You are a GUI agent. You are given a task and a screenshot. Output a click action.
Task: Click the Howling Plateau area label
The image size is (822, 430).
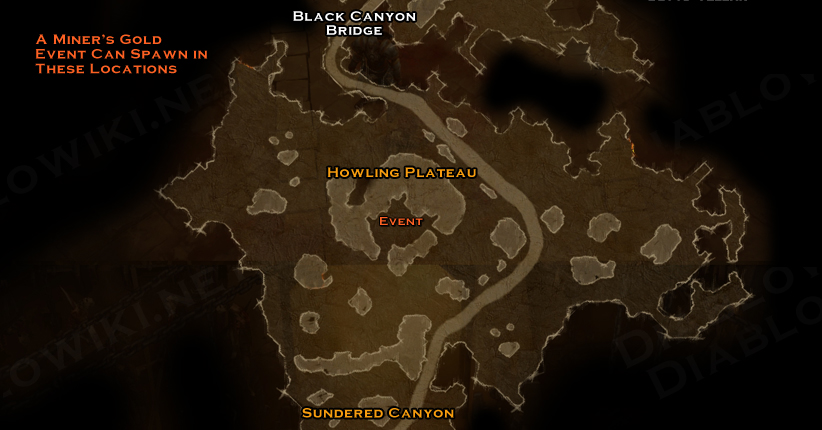coord(401,172)
